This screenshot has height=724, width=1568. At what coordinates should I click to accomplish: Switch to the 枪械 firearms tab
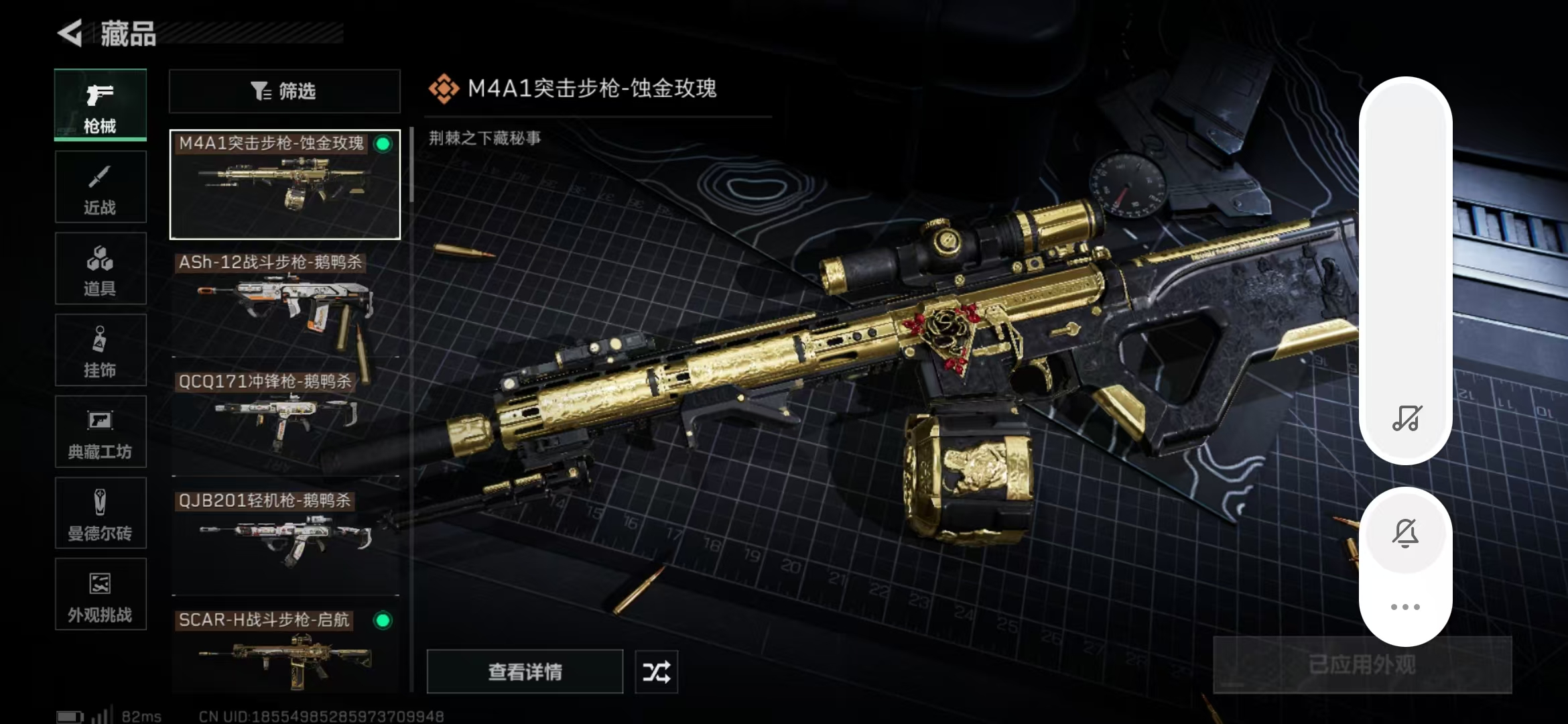point(101,105)
